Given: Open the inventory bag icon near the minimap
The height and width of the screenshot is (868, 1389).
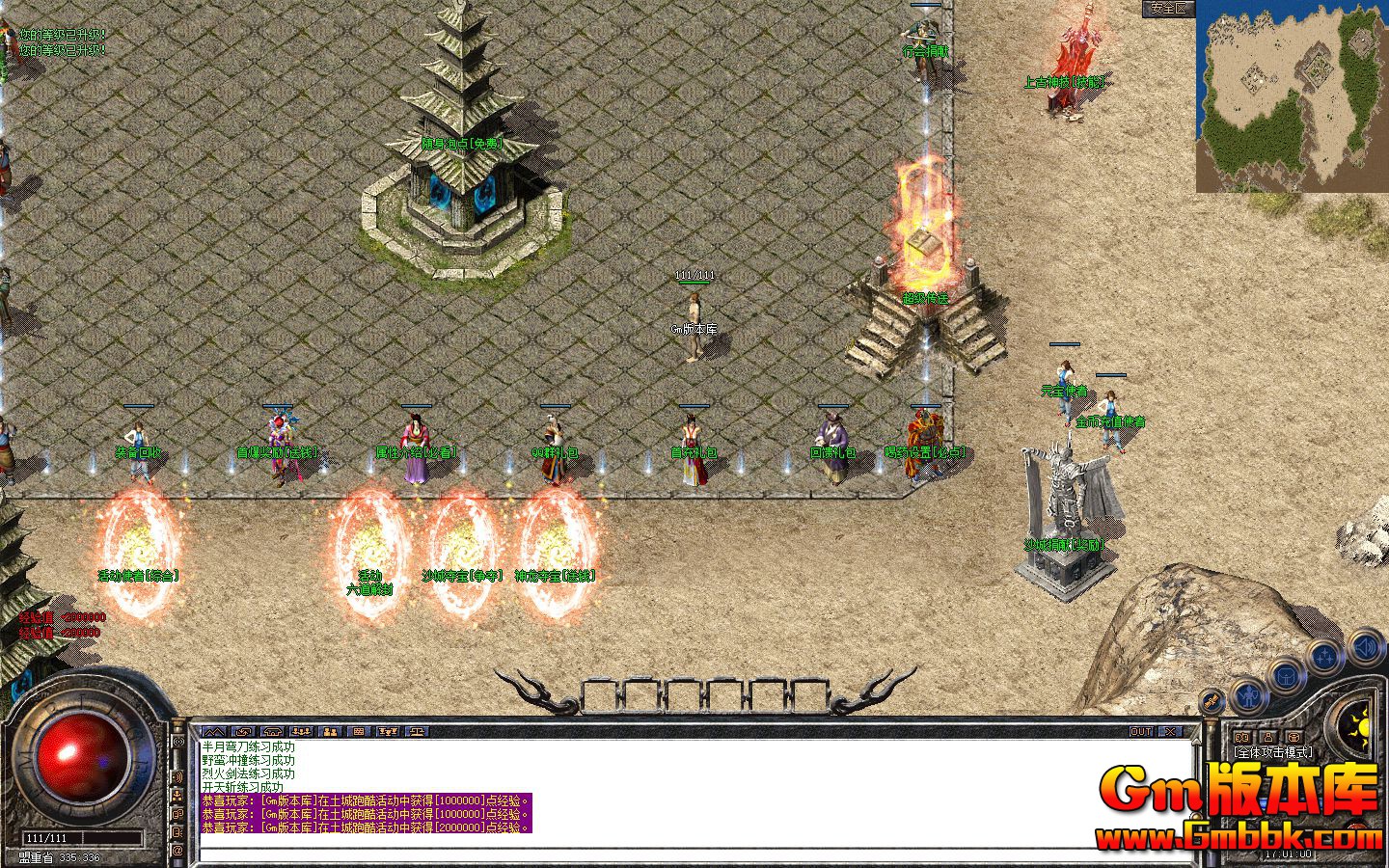Looking at the screenshot, I should point(1285,676).
